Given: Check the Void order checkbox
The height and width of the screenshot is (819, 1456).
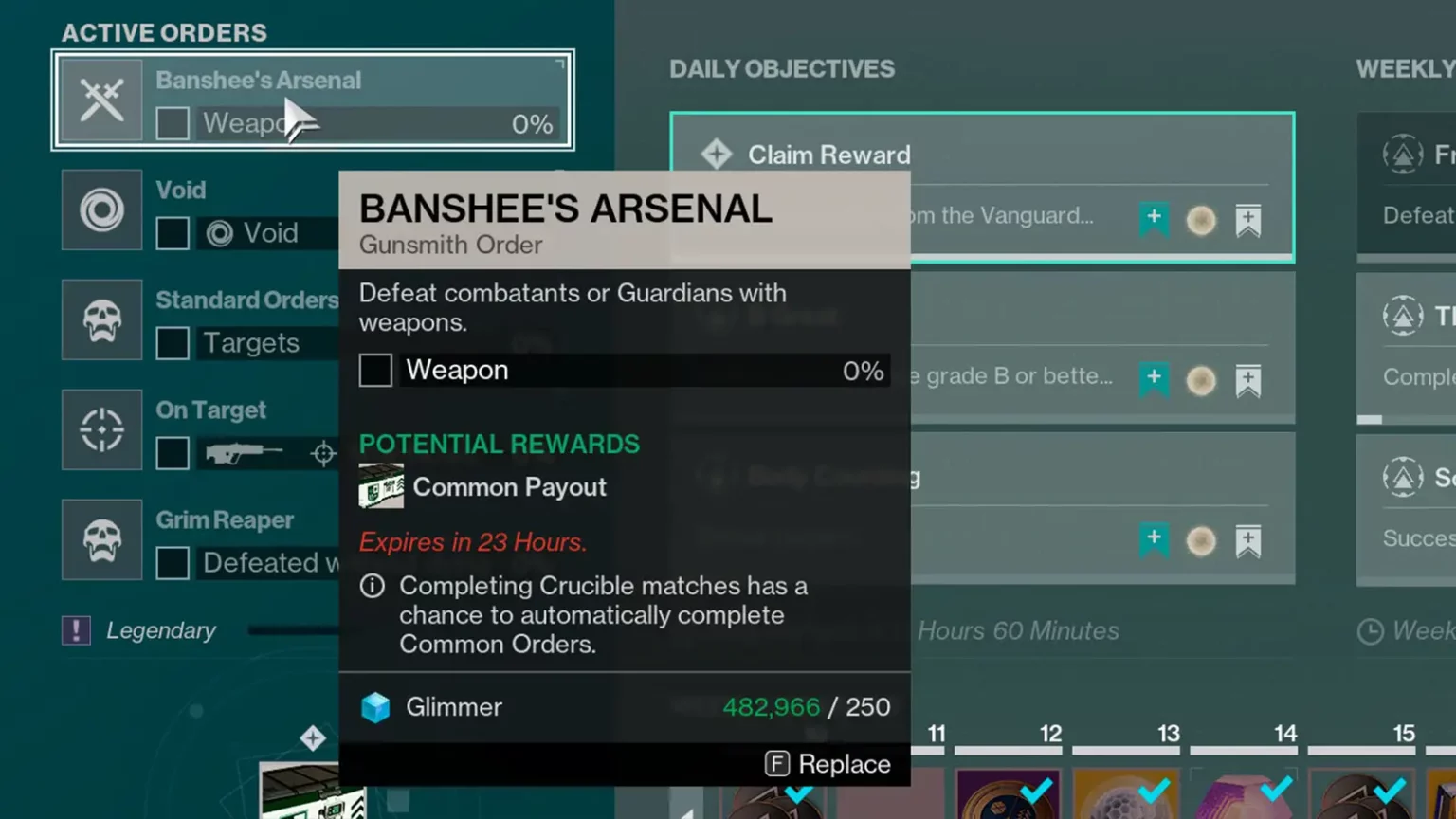Looking at the screenshot, I should pyautogui.click(x=173, y=232).
